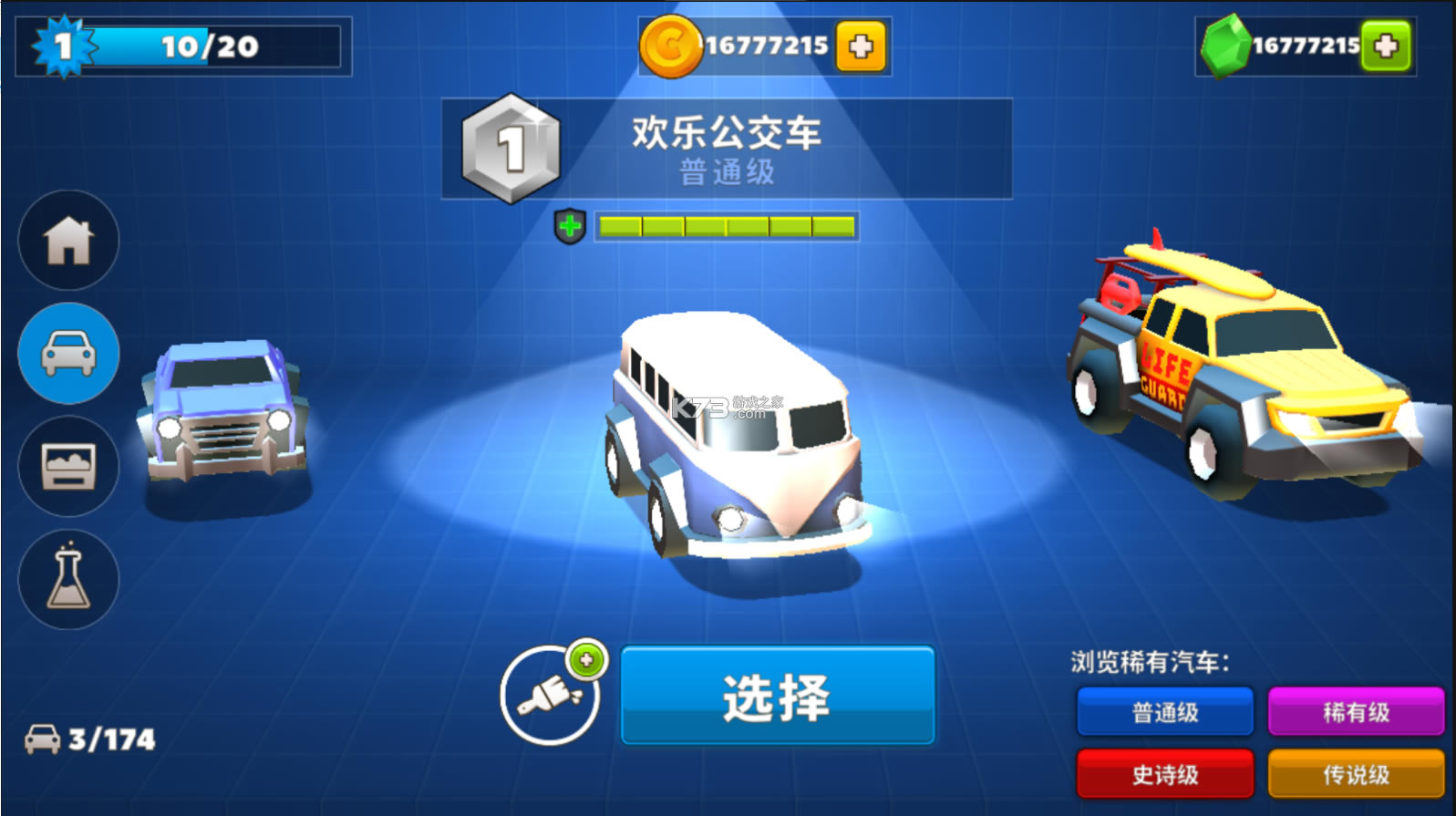
Task: Open the Home screen icon
Action: click(x=67, y=241)
